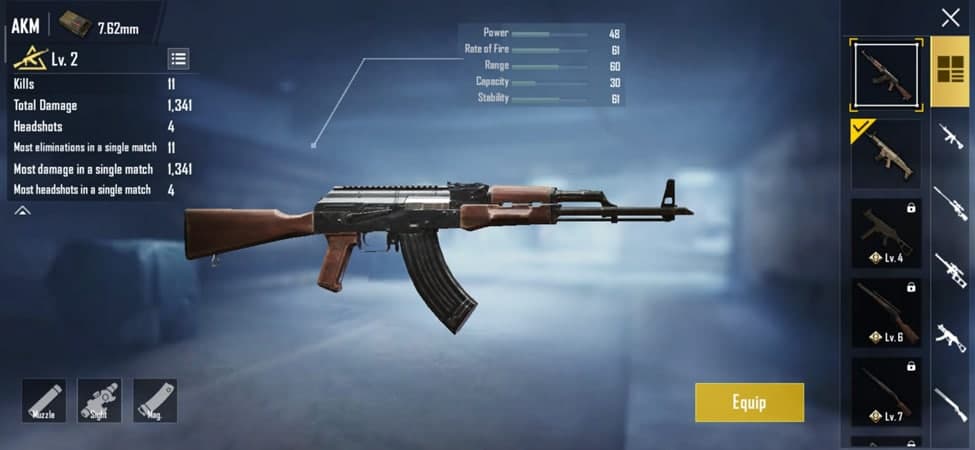Select the locked Lv. 7 weapon

[x=885, y=391]
